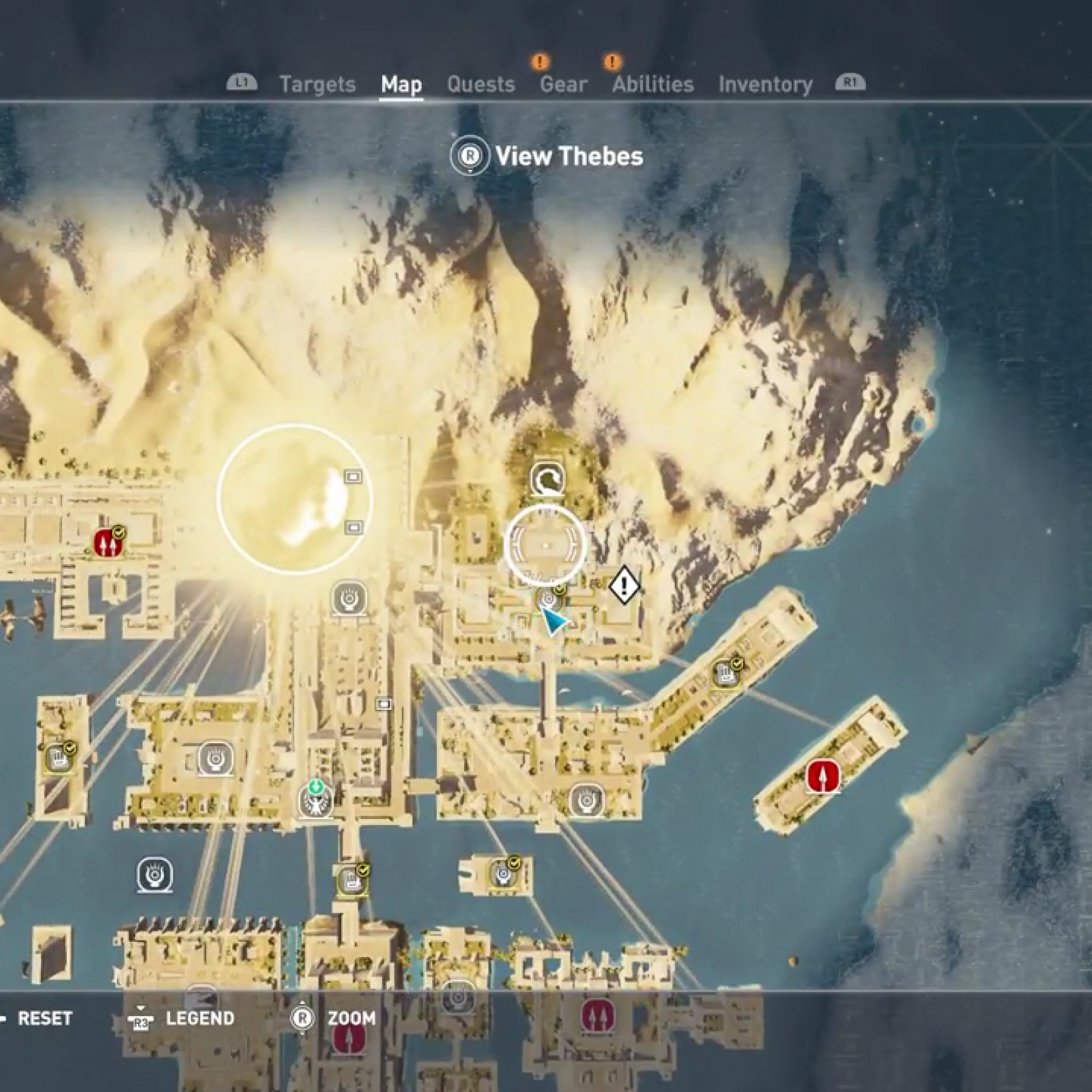Go to the Gear tab
The width and height of the screenshot is (1092, 1092).
coord(563,84)
